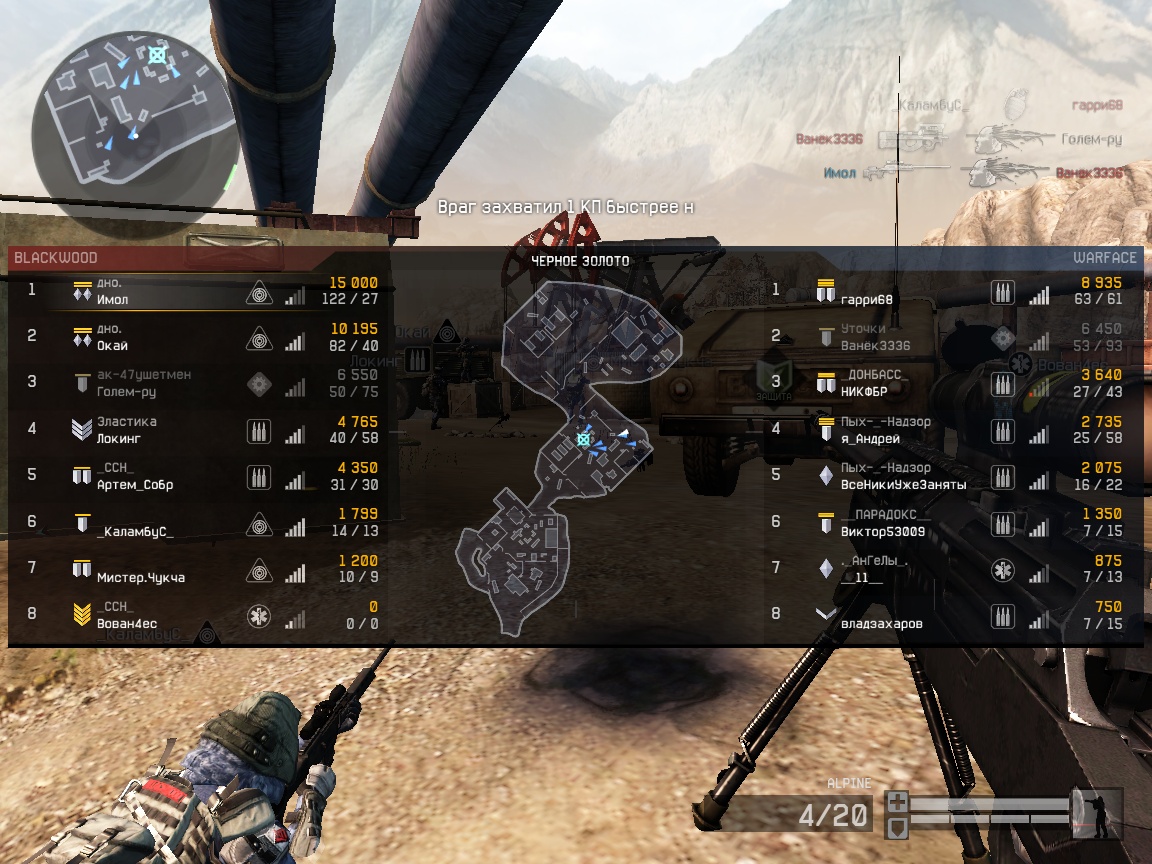Click the WARFACE team header
1152x864 pixels.
(1104, 258)
